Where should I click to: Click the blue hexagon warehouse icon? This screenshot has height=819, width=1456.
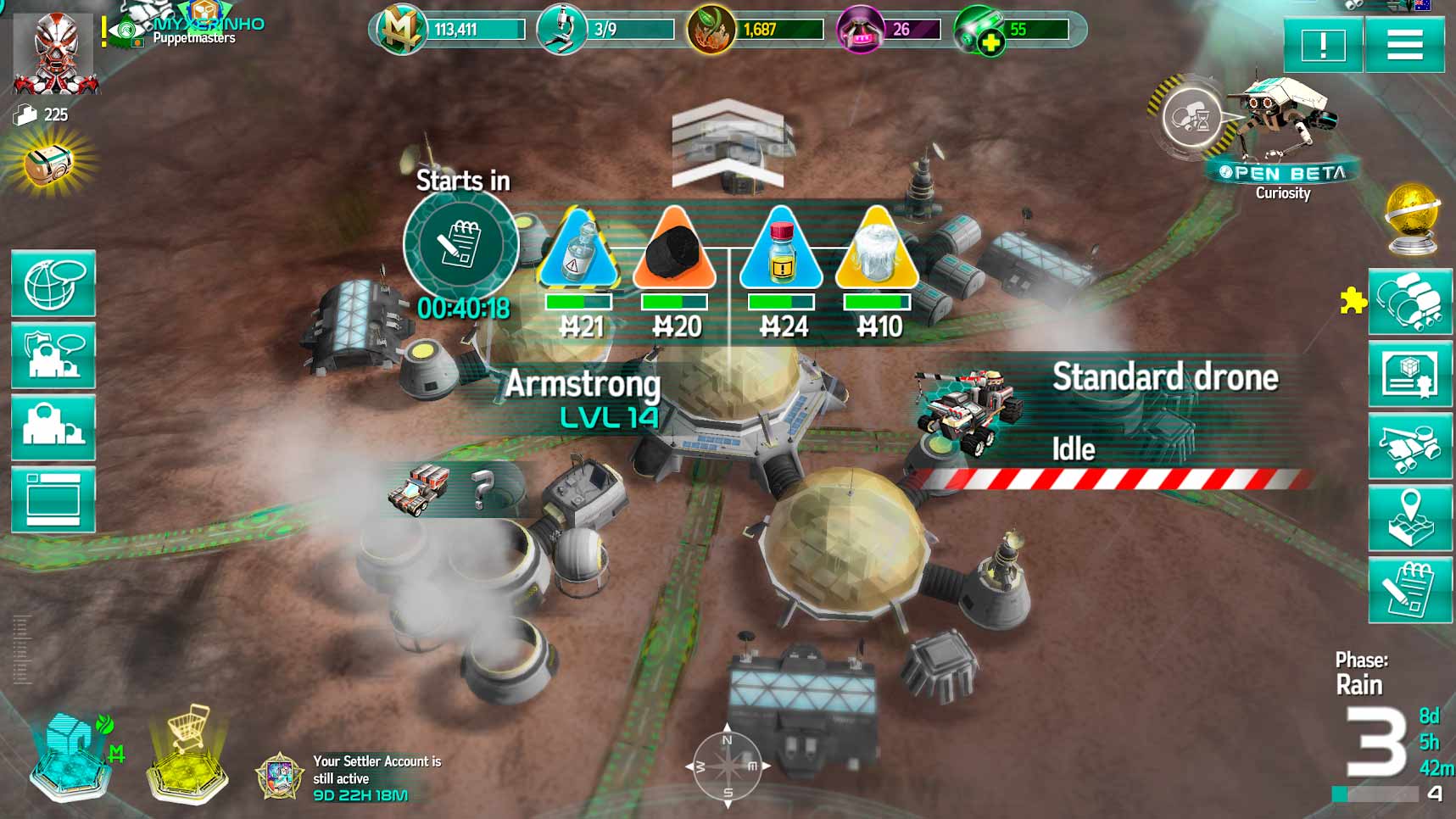point(73,755)
